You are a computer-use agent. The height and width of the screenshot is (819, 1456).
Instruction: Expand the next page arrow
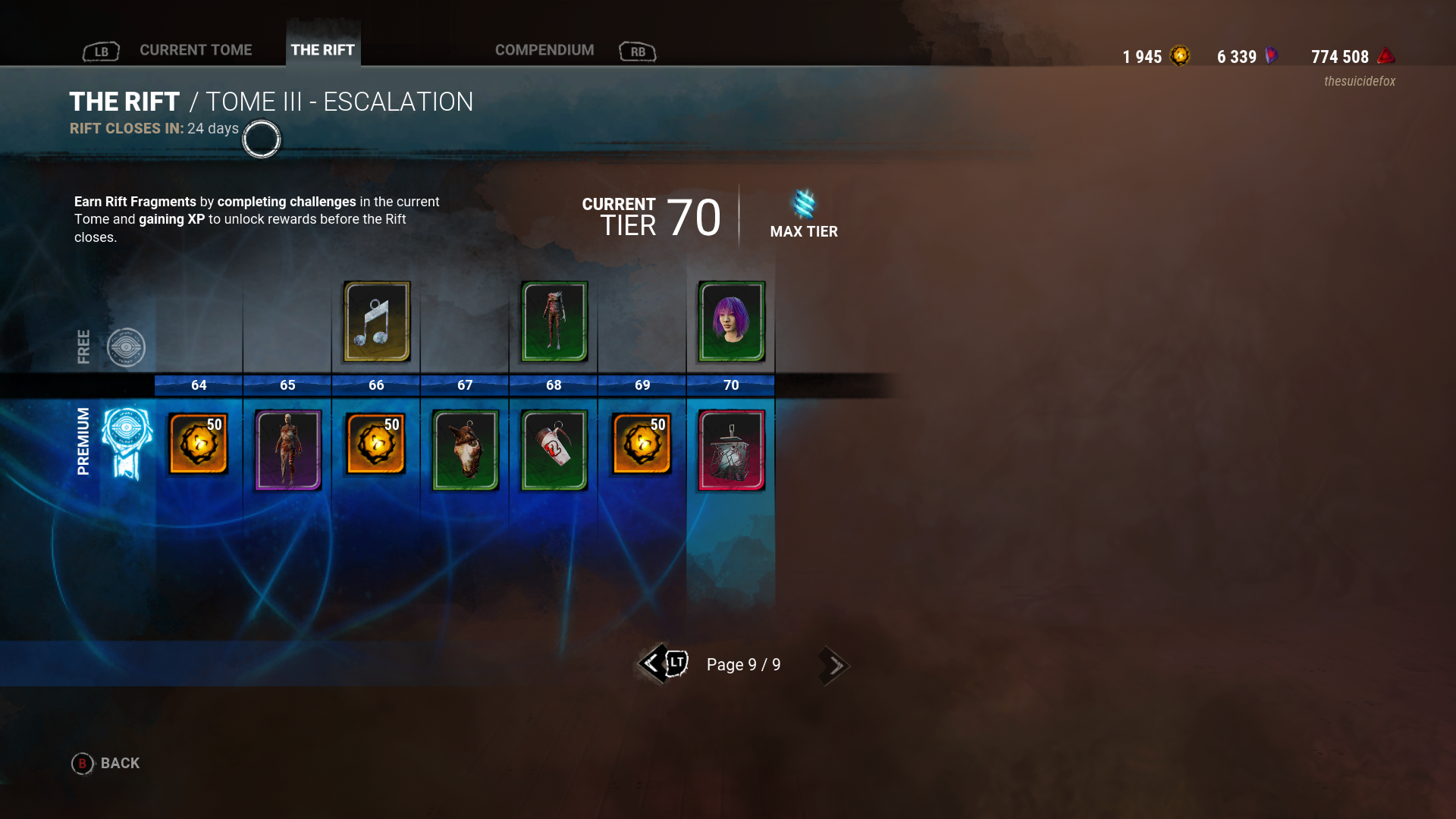point(833,665)
